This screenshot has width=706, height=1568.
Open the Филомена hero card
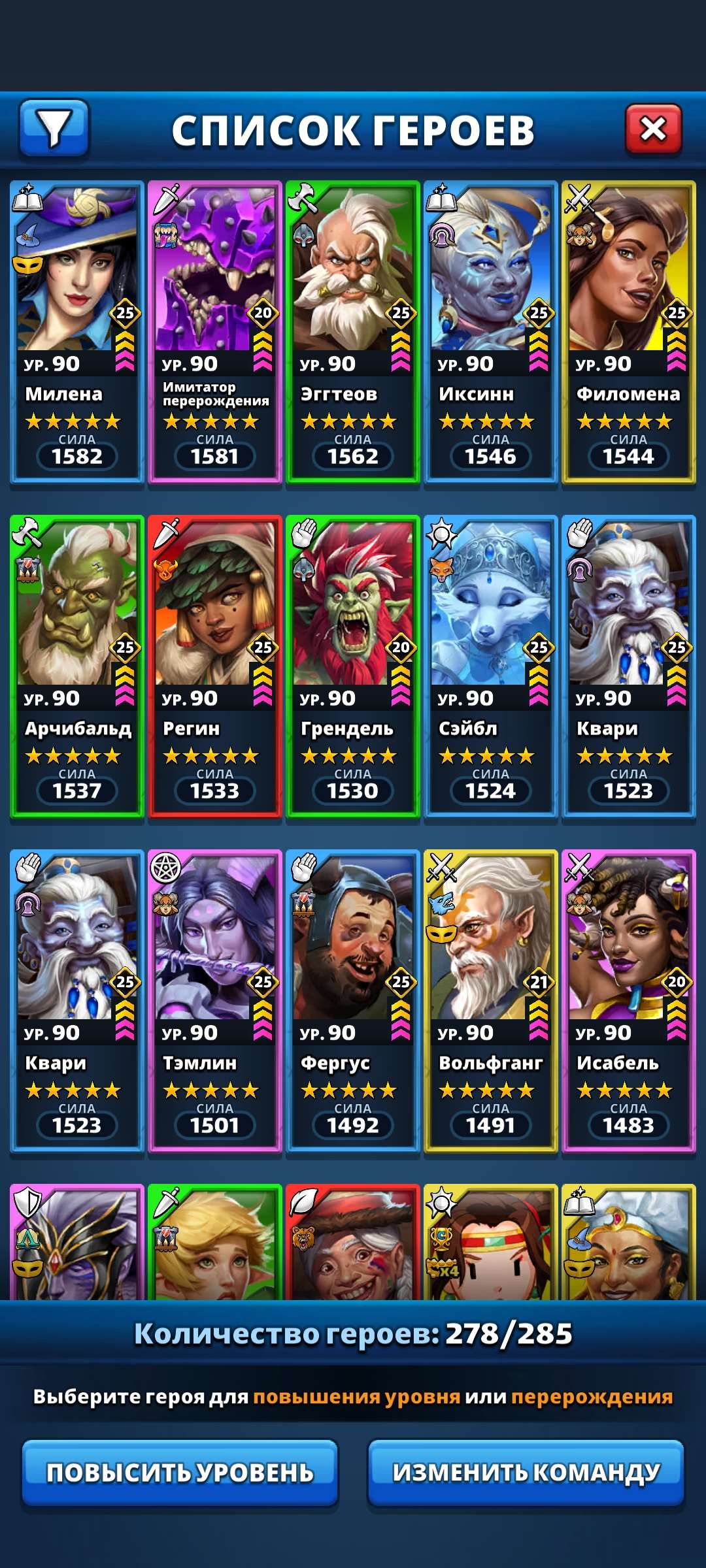pyautogui.click(x=629, y=332)
